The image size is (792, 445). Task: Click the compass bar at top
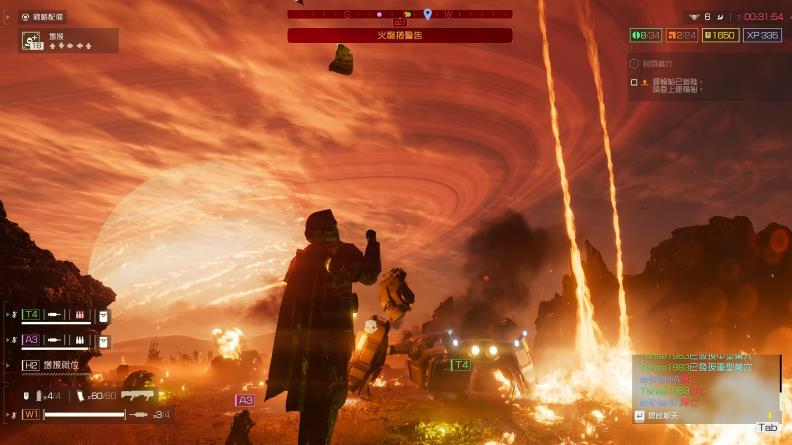[399, 14]
